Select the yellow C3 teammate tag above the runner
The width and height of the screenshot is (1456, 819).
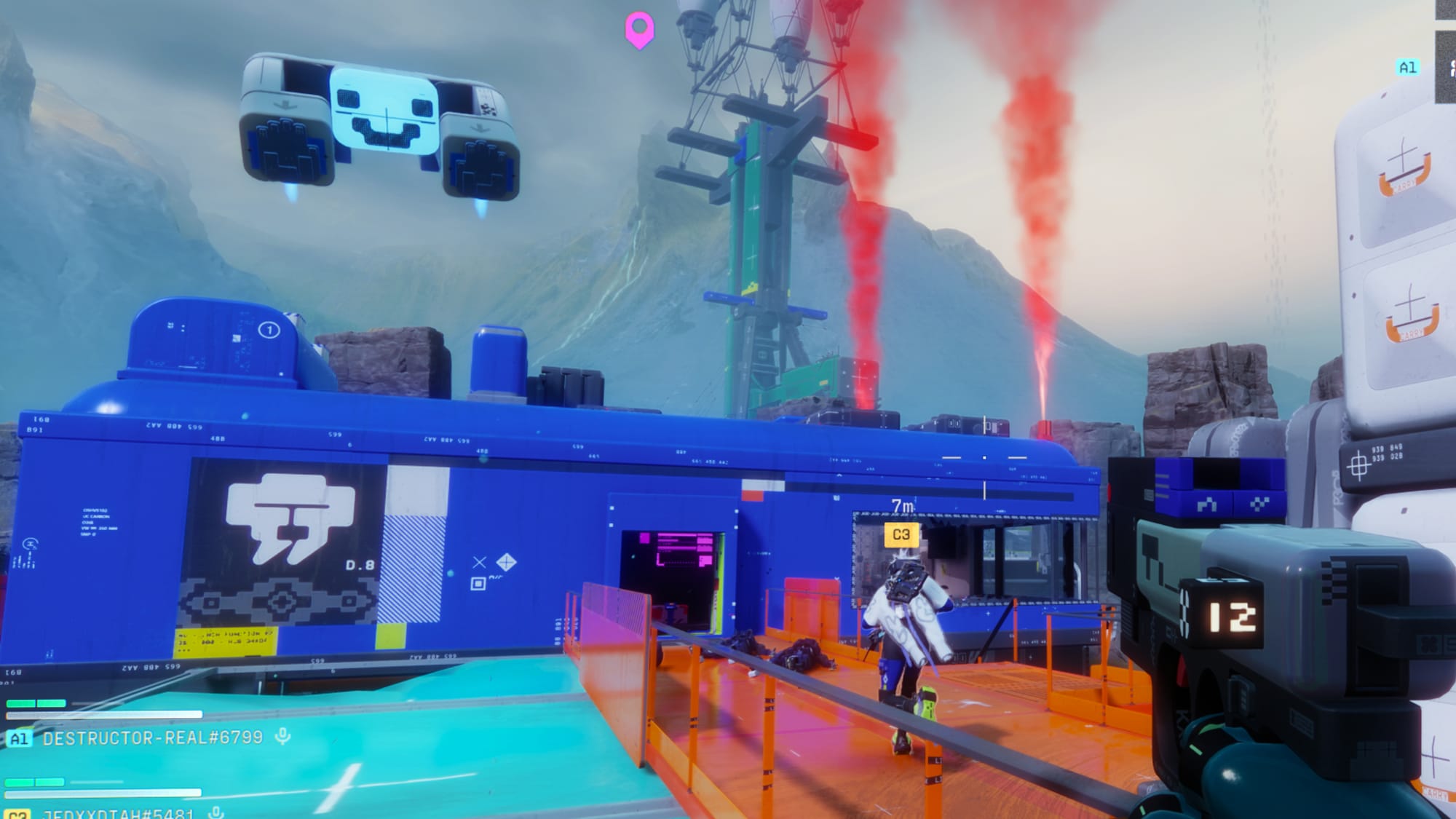click(901, 534)
